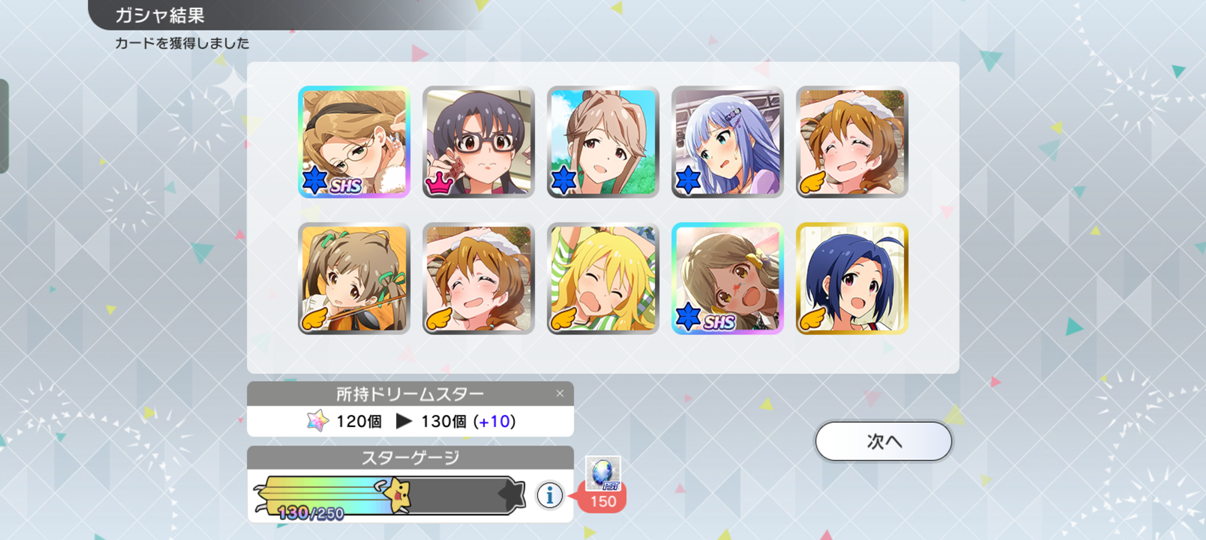Choose the blonde girl in green stripes card
This screenshot has width=1206, height=540.
tap(603, 278)
